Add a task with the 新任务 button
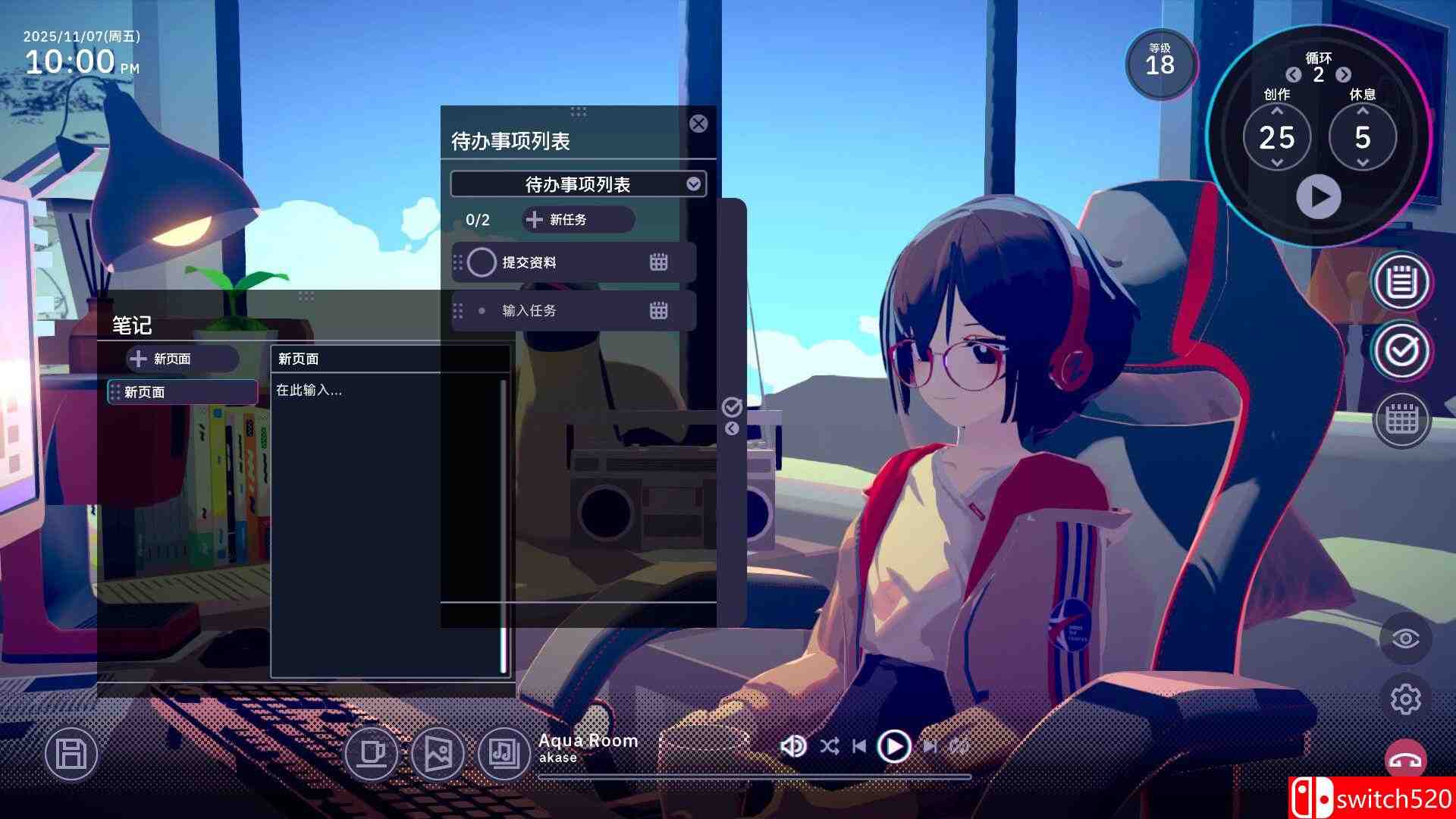Screen dimensions: 1456x819 (577, 220)
